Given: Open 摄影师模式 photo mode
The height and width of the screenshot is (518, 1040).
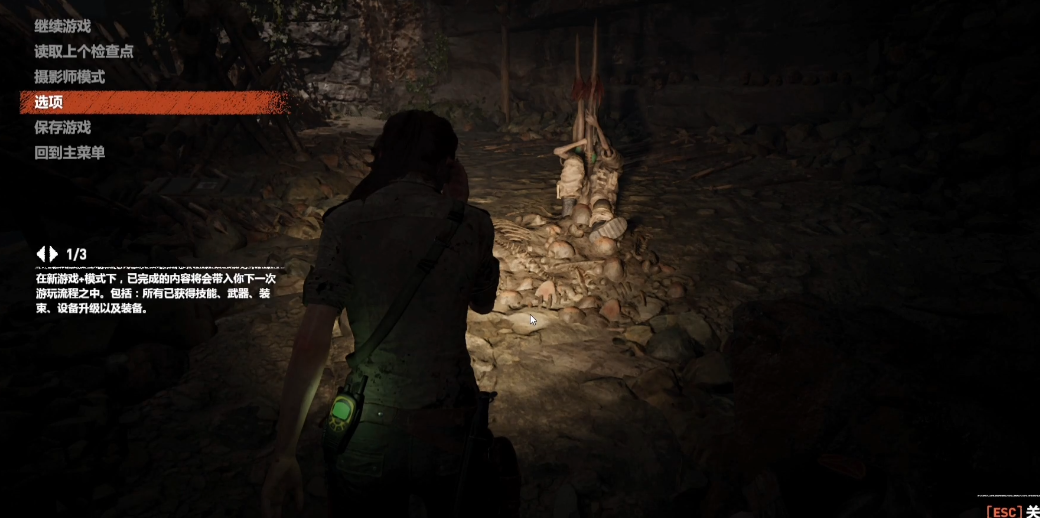Looking at the screenshot, I should tap(69, 77).
